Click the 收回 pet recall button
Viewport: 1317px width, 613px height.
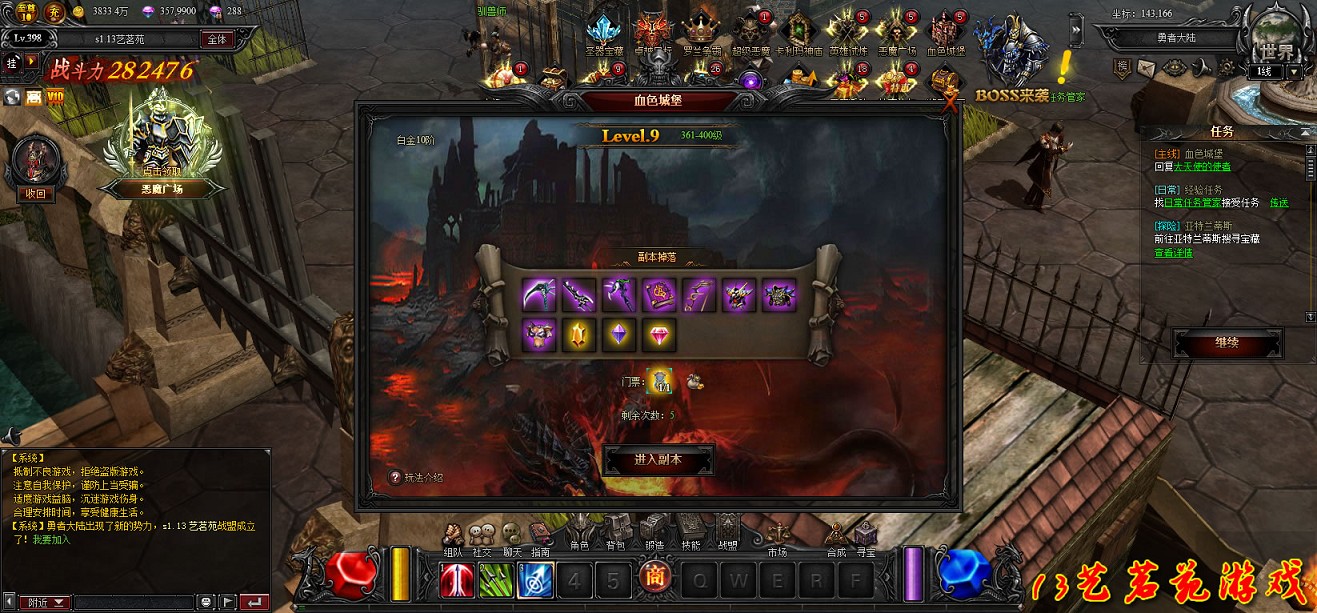[35, 194]
